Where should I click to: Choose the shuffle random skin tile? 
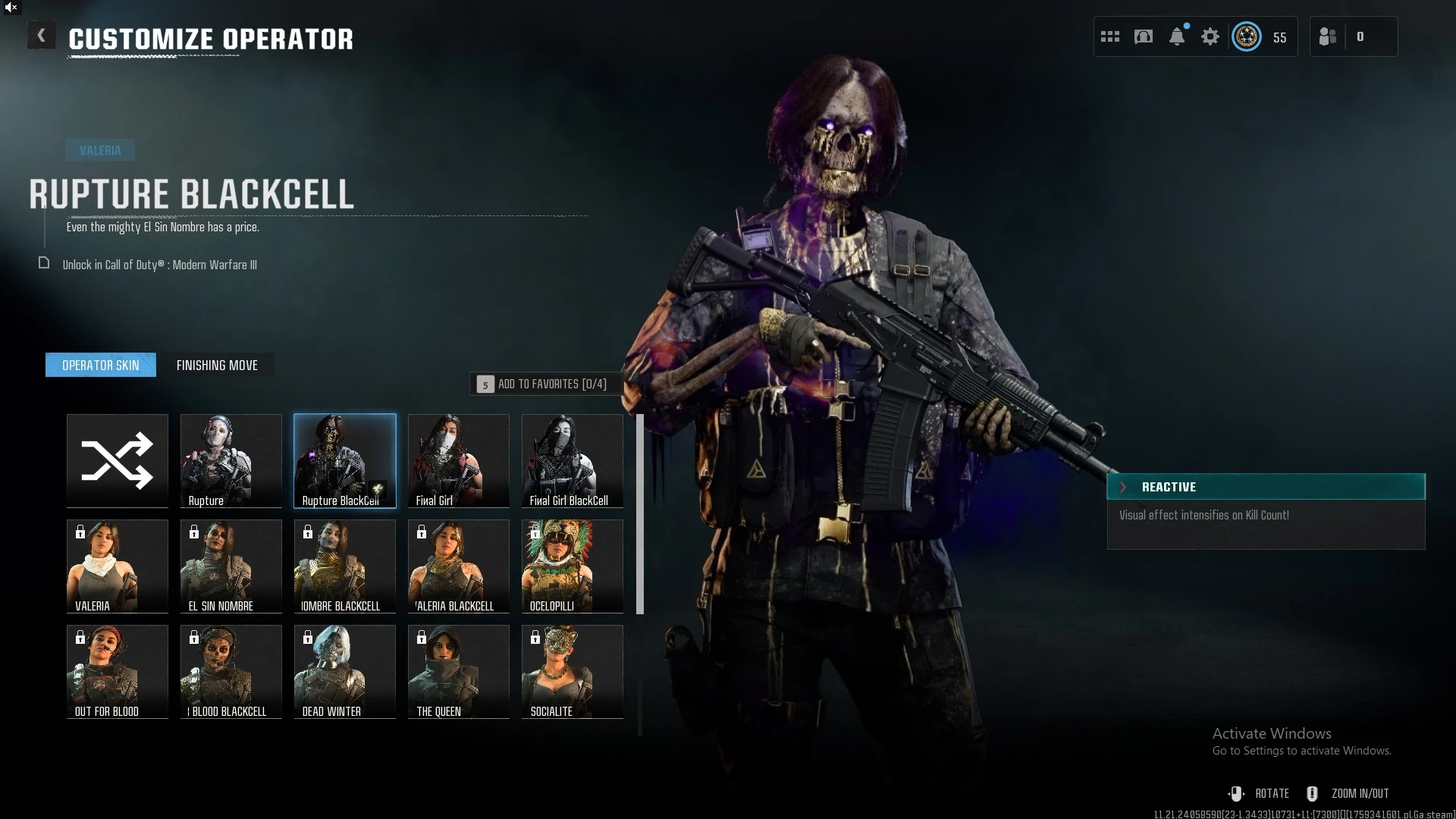[118, 460]
